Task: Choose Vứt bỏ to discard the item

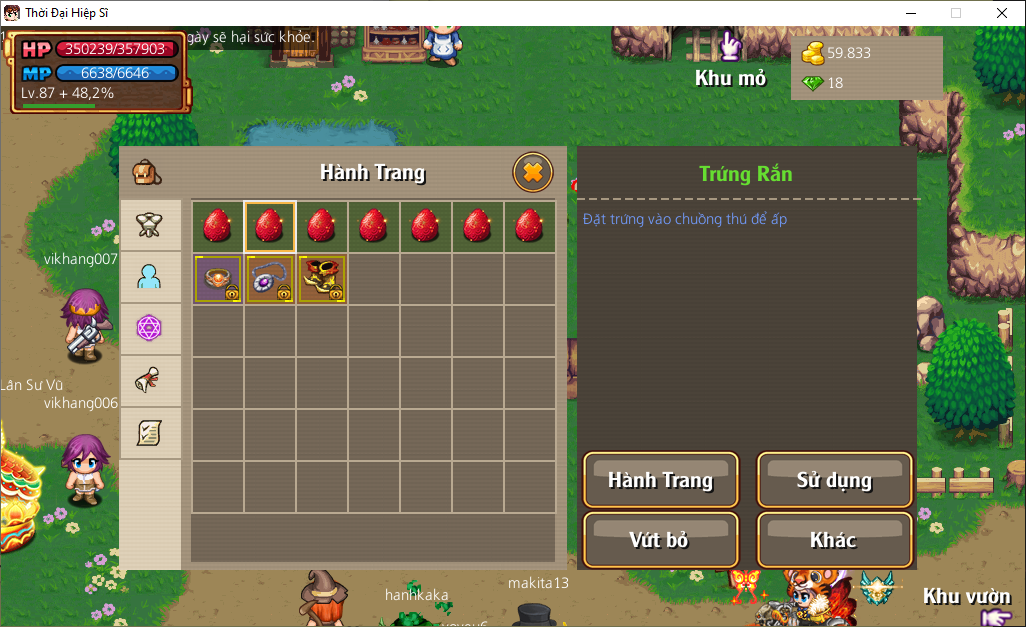Action: pos(660,540)
